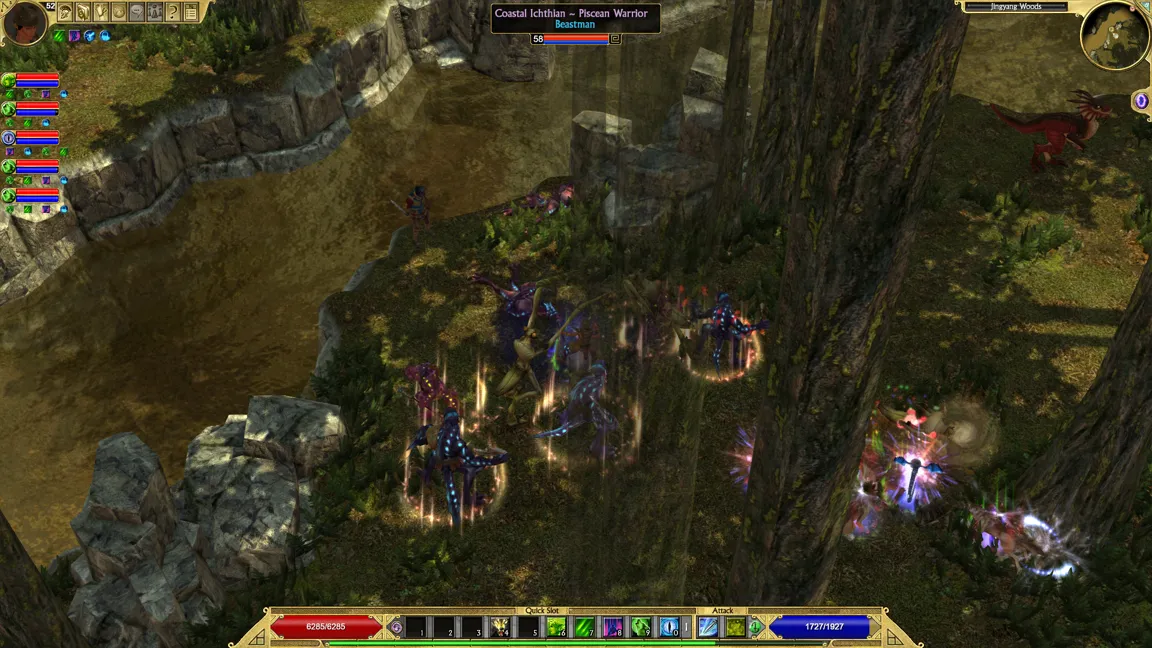Select the pet with the blue eye portrait
The image size is (1152, 648).
point(8,137)
